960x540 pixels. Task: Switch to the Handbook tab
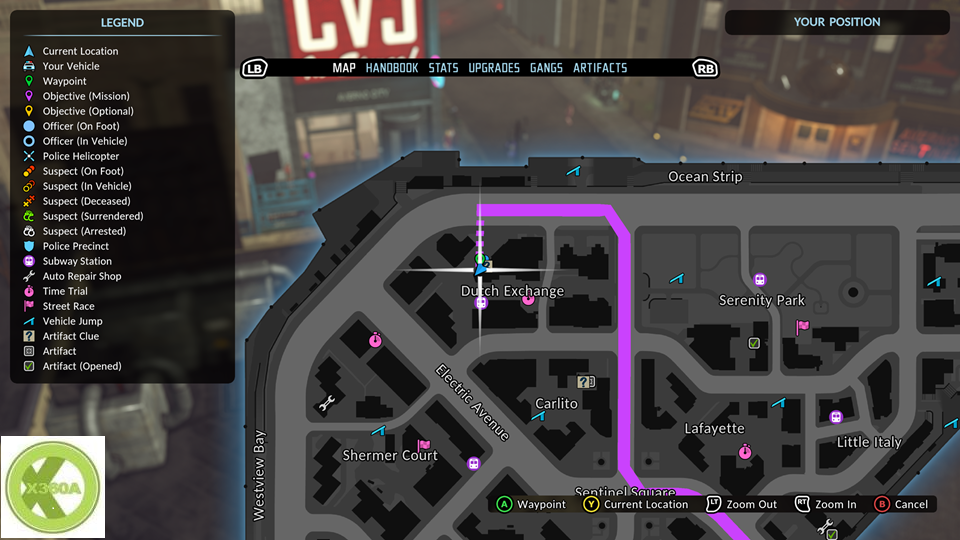click(x=392, y=68)
